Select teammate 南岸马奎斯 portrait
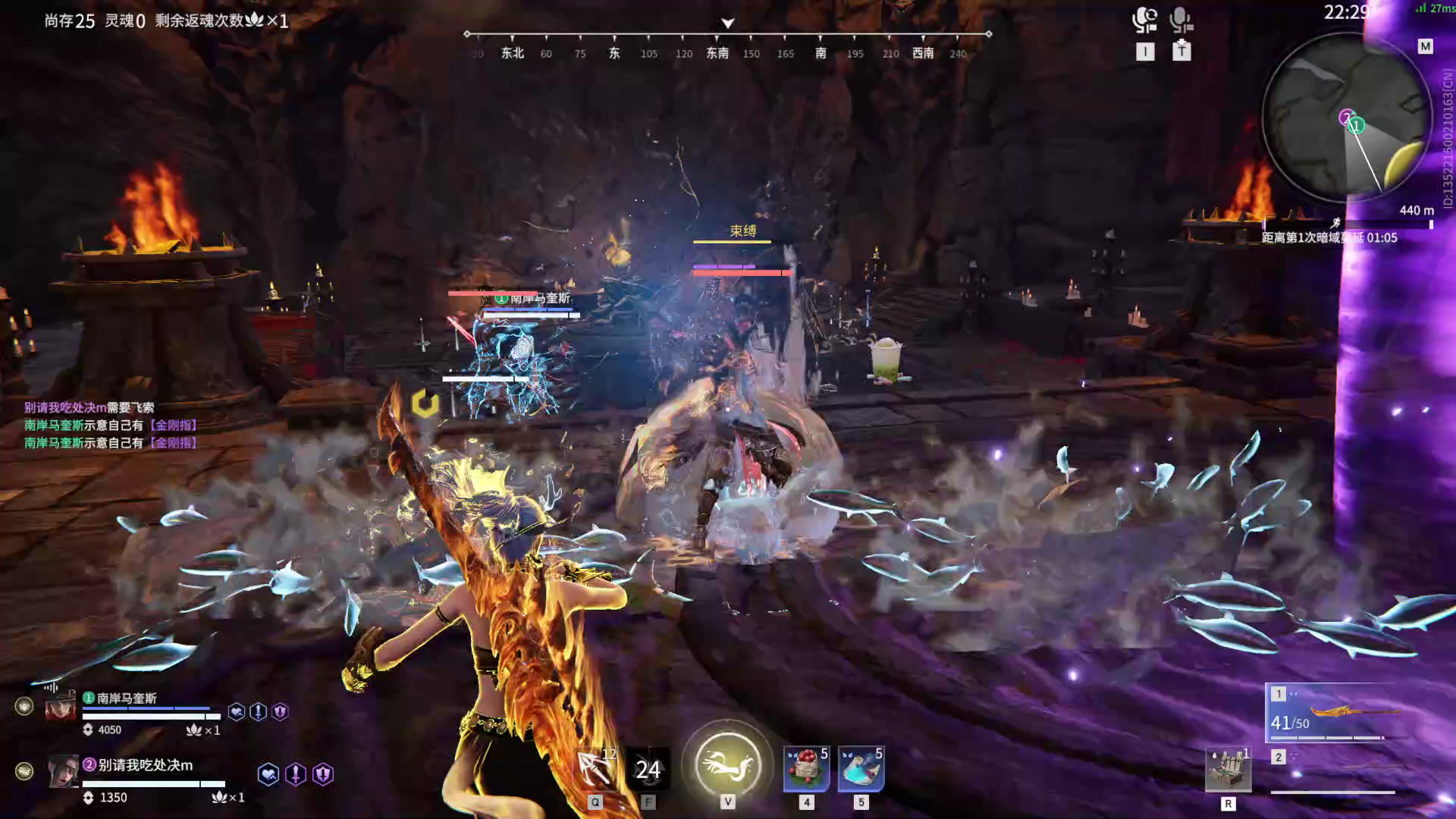This screenshot has width=1456, height=819. (61, 706)
